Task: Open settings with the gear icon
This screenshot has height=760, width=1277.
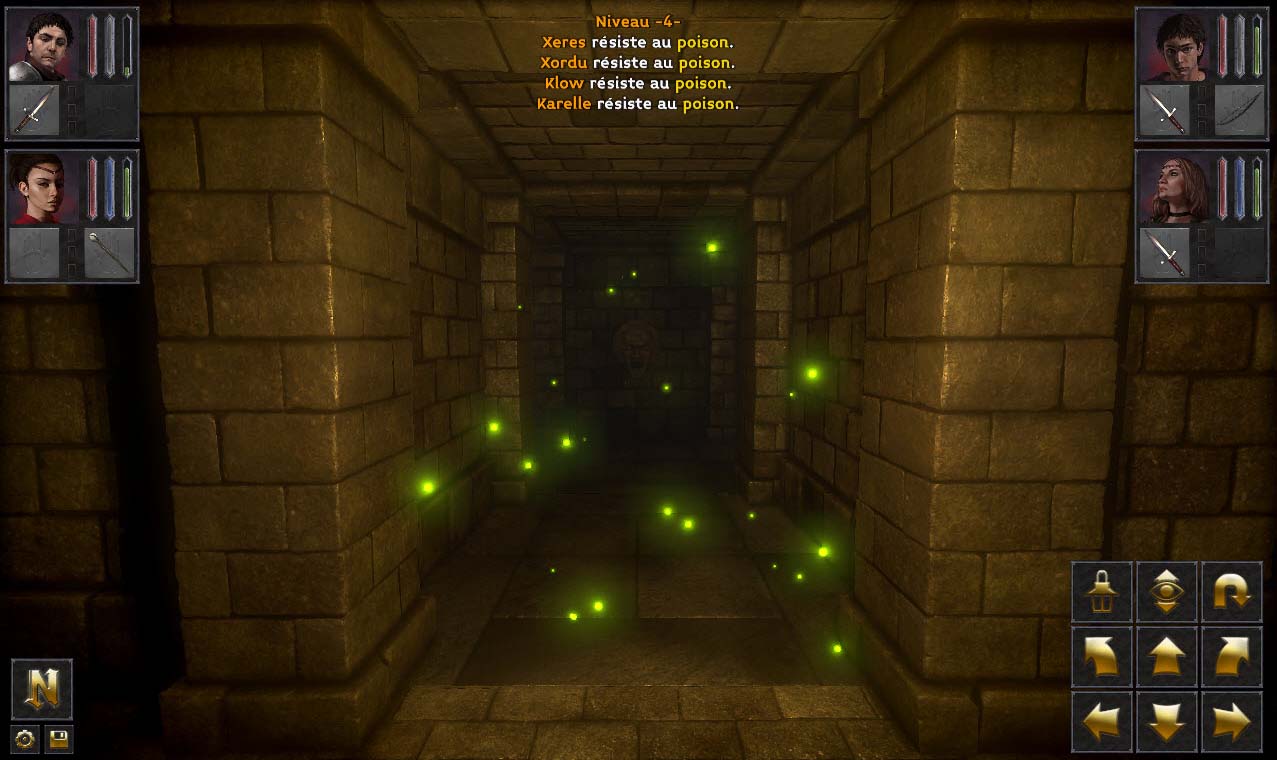Action: coord(25,740)
